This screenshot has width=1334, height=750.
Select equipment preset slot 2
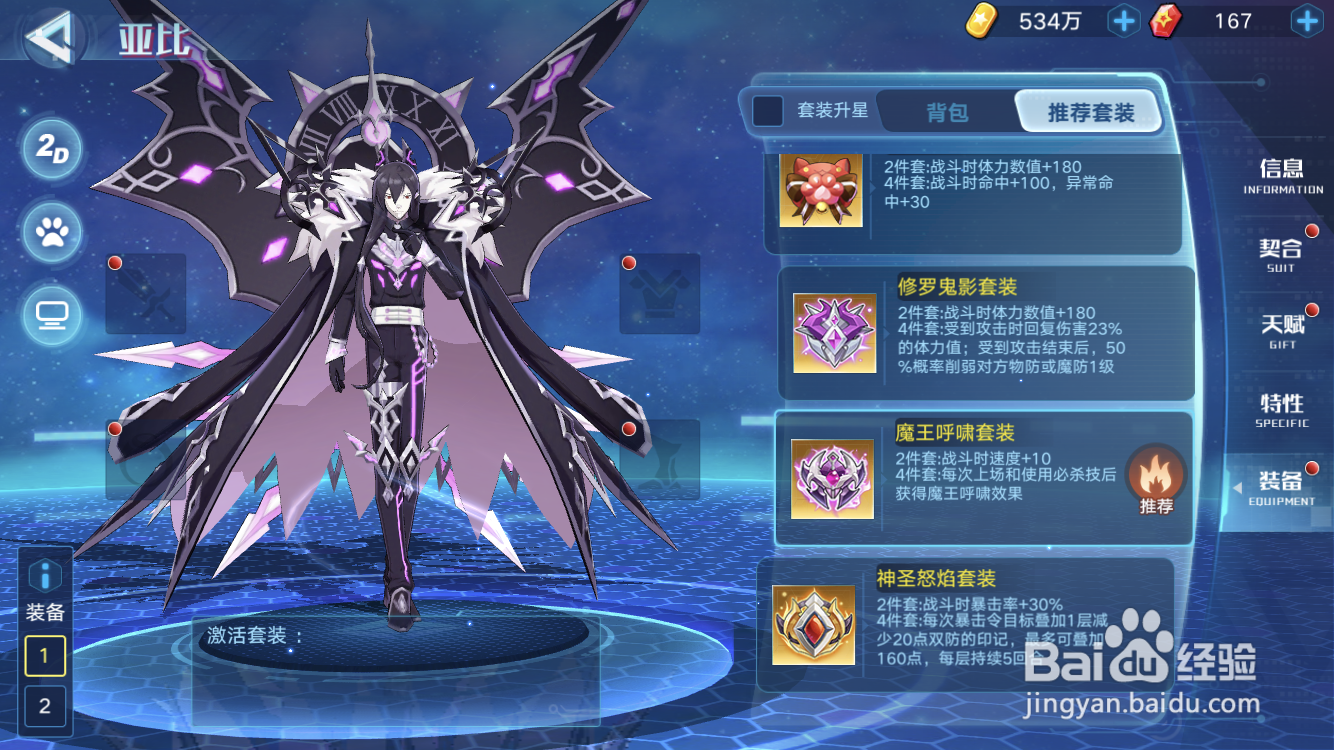(44, 707)
